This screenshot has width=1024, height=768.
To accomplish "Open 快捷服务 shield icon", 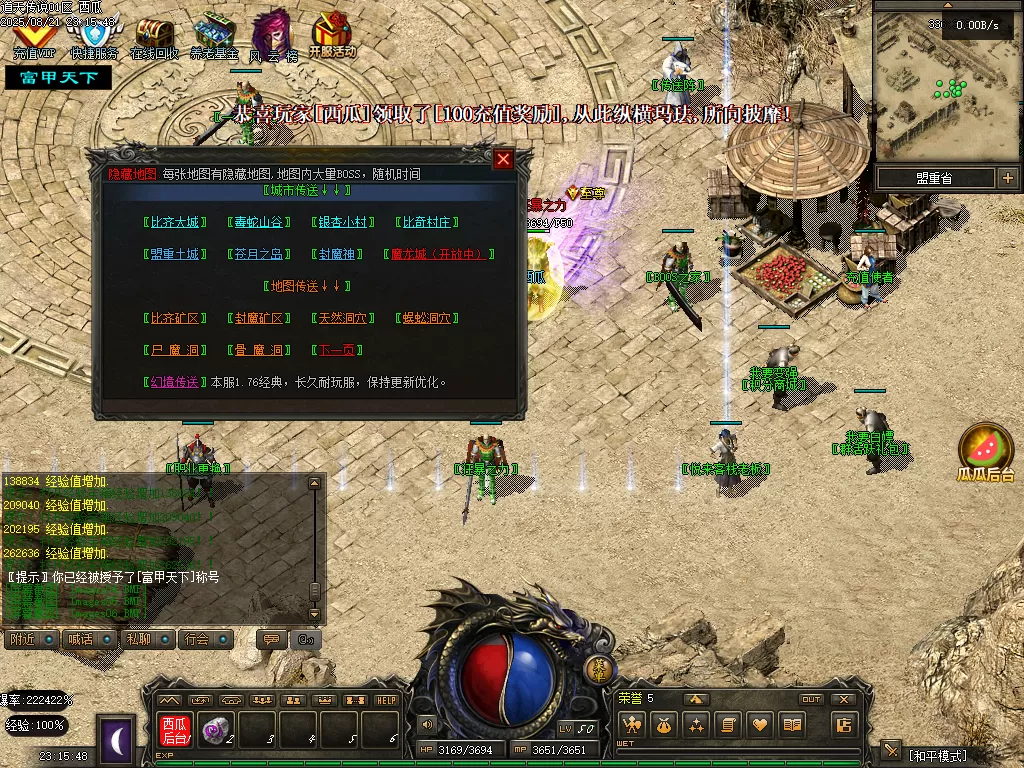I will click(95, 38).
